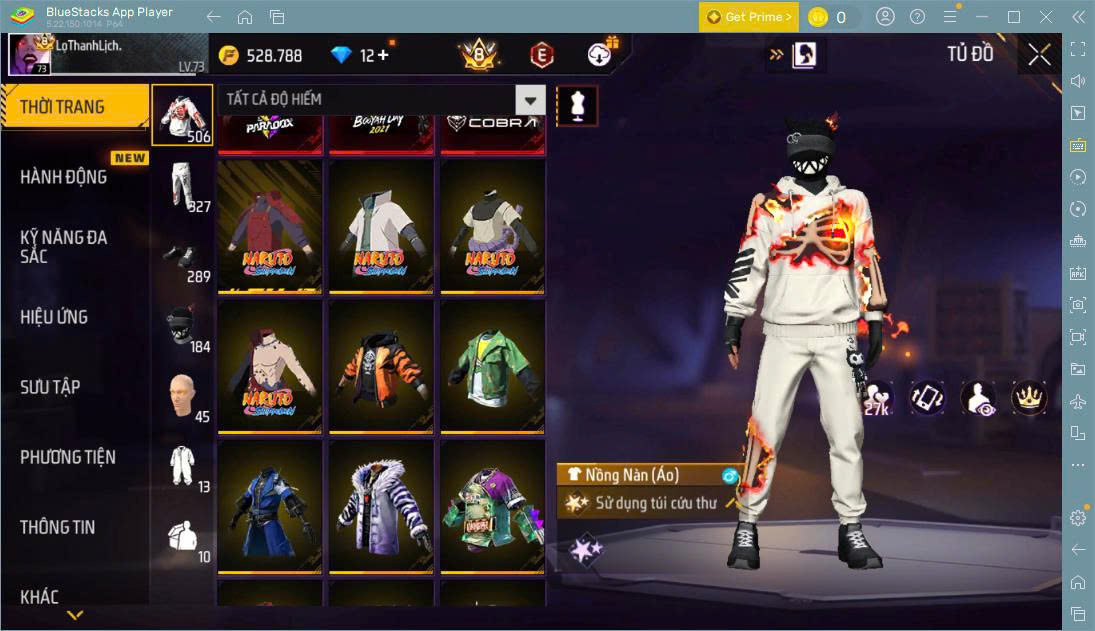Choose the Phương Tiện tab
Image resolution: width=1095 pixels, height=631 pixels.
[x=68, y=457]
